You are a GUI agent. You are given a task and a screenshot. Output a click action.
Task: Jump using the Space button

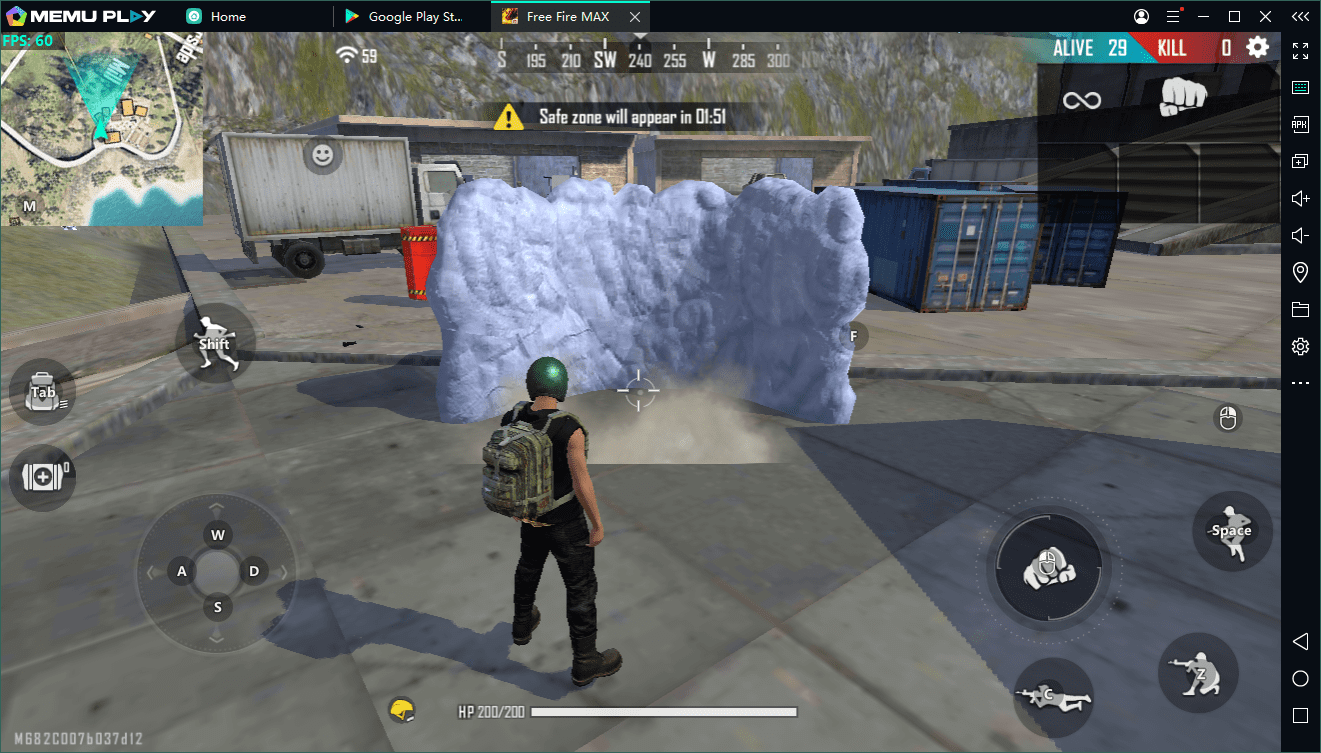tap(1231, 531)
